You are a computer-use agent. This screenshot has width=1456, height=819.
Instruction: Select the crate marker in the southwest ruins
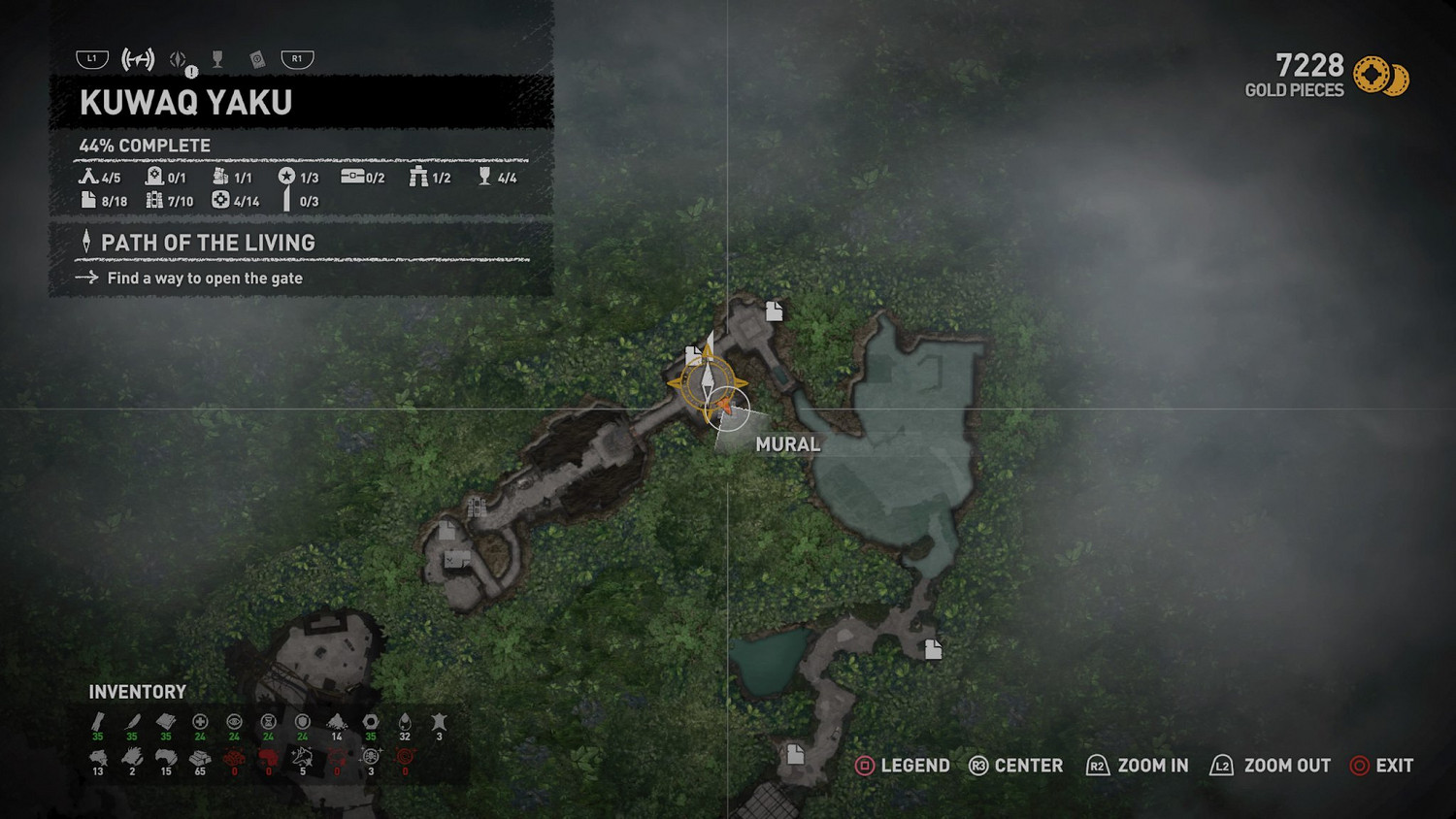pyautogui.click(x=456, y=559)
